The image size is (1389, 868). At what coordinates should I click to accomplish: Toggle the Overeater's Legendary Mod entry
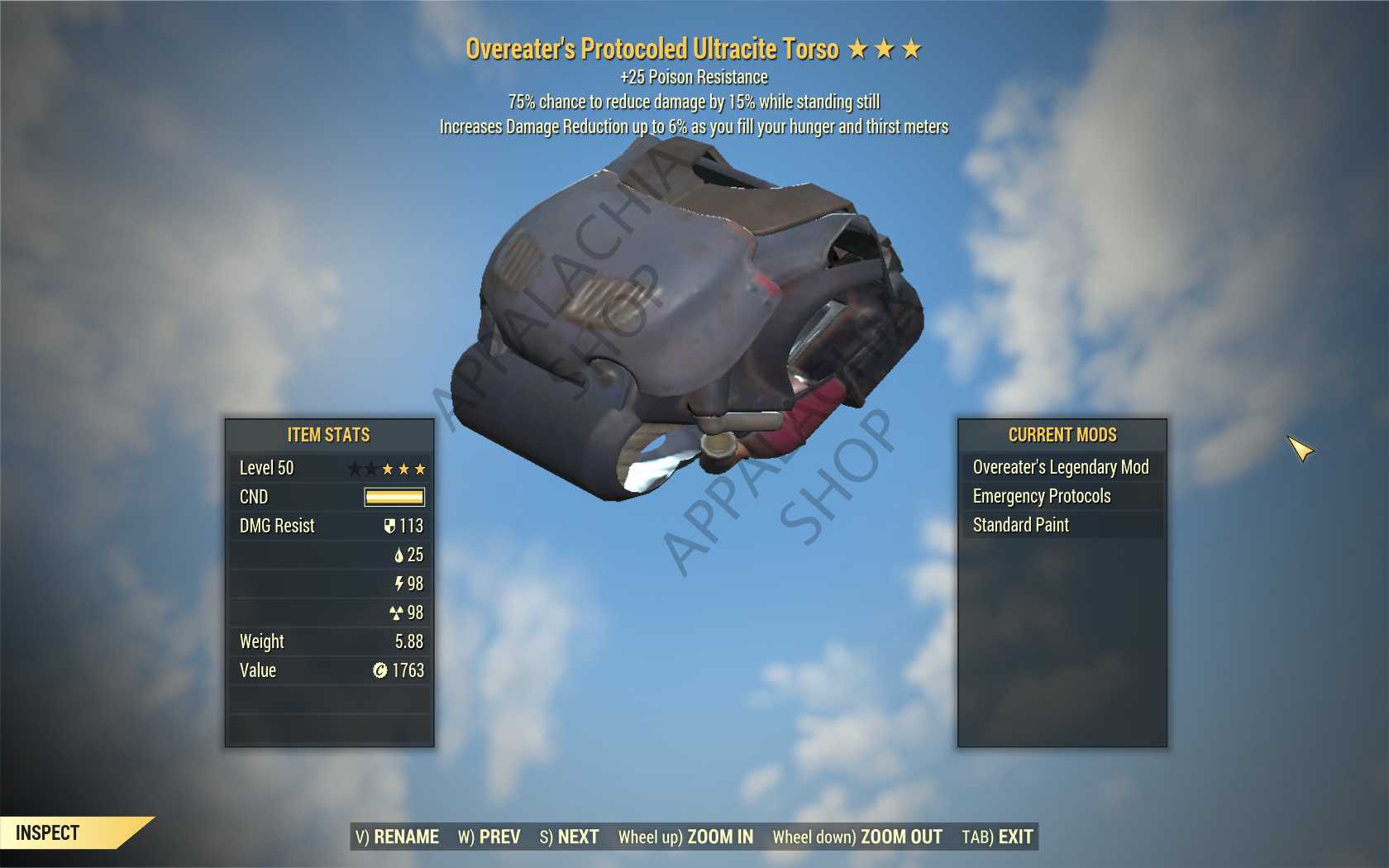pos(1061,467)
